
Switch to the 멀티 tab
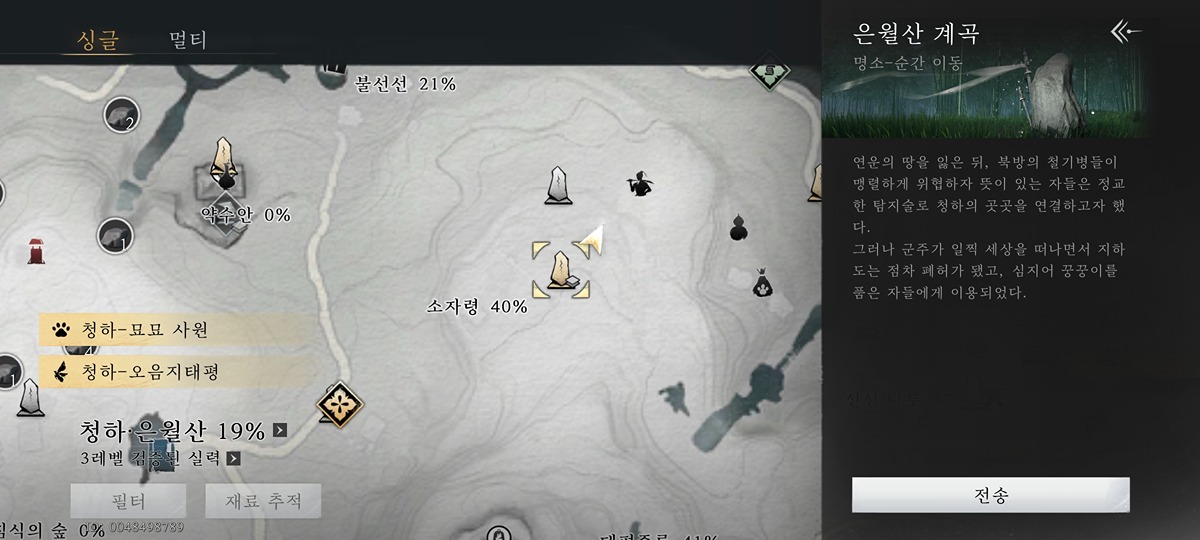pos(188,40)
